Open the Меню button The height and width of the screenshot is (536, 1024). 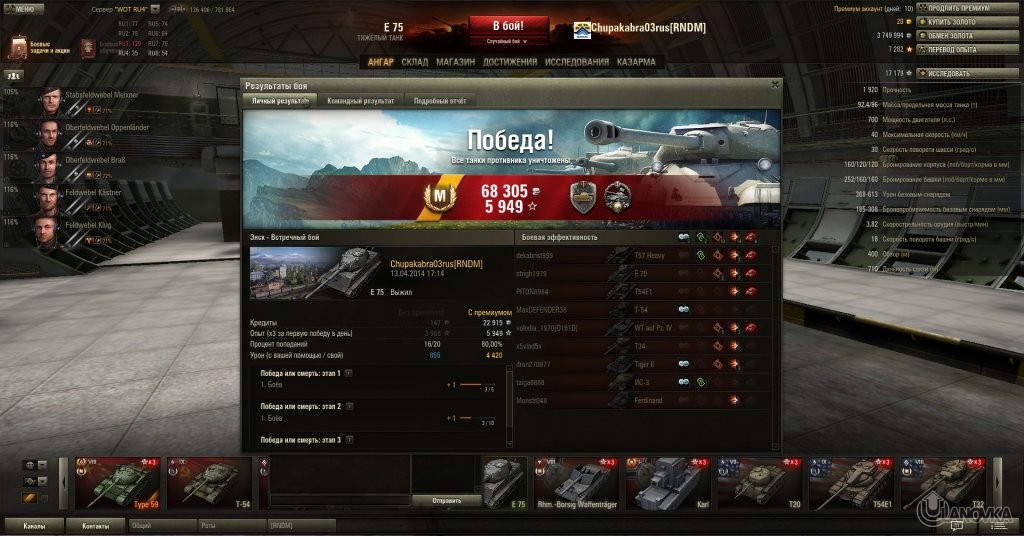click(24, 7)
